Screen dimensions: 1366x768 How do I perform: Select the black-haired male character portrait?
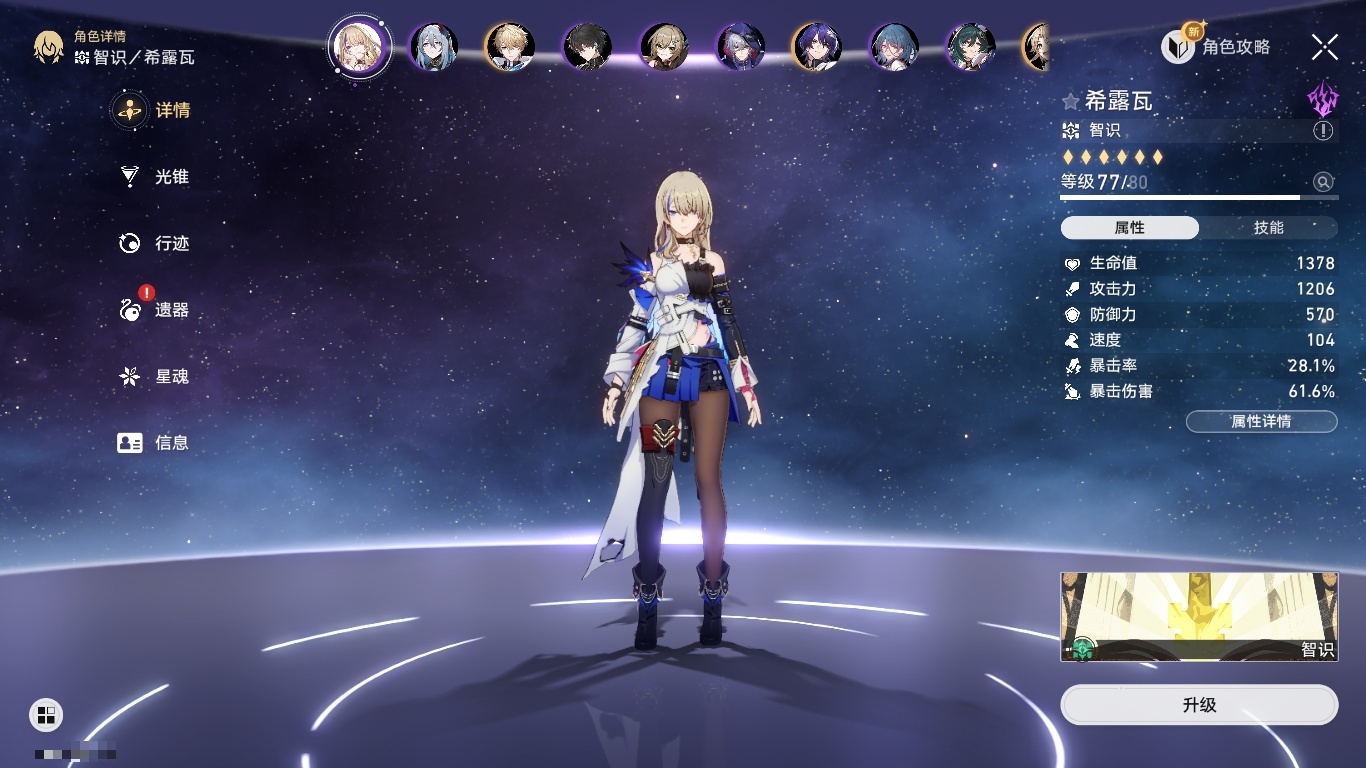point(587,46)
